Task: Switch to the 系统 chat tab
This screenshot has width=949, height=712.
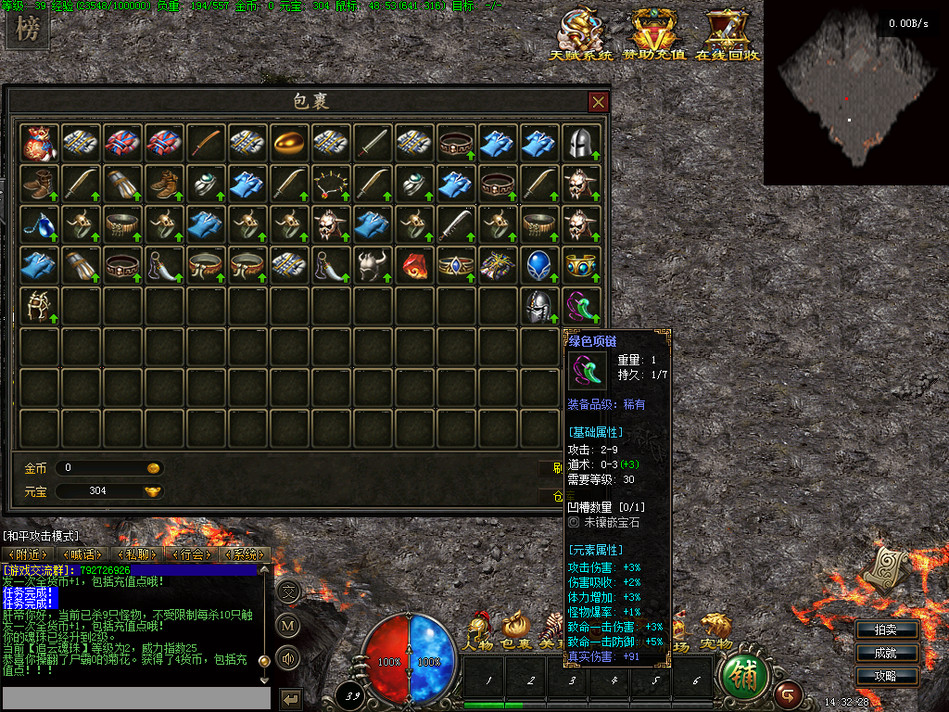Action: click(x=245, y=554)
